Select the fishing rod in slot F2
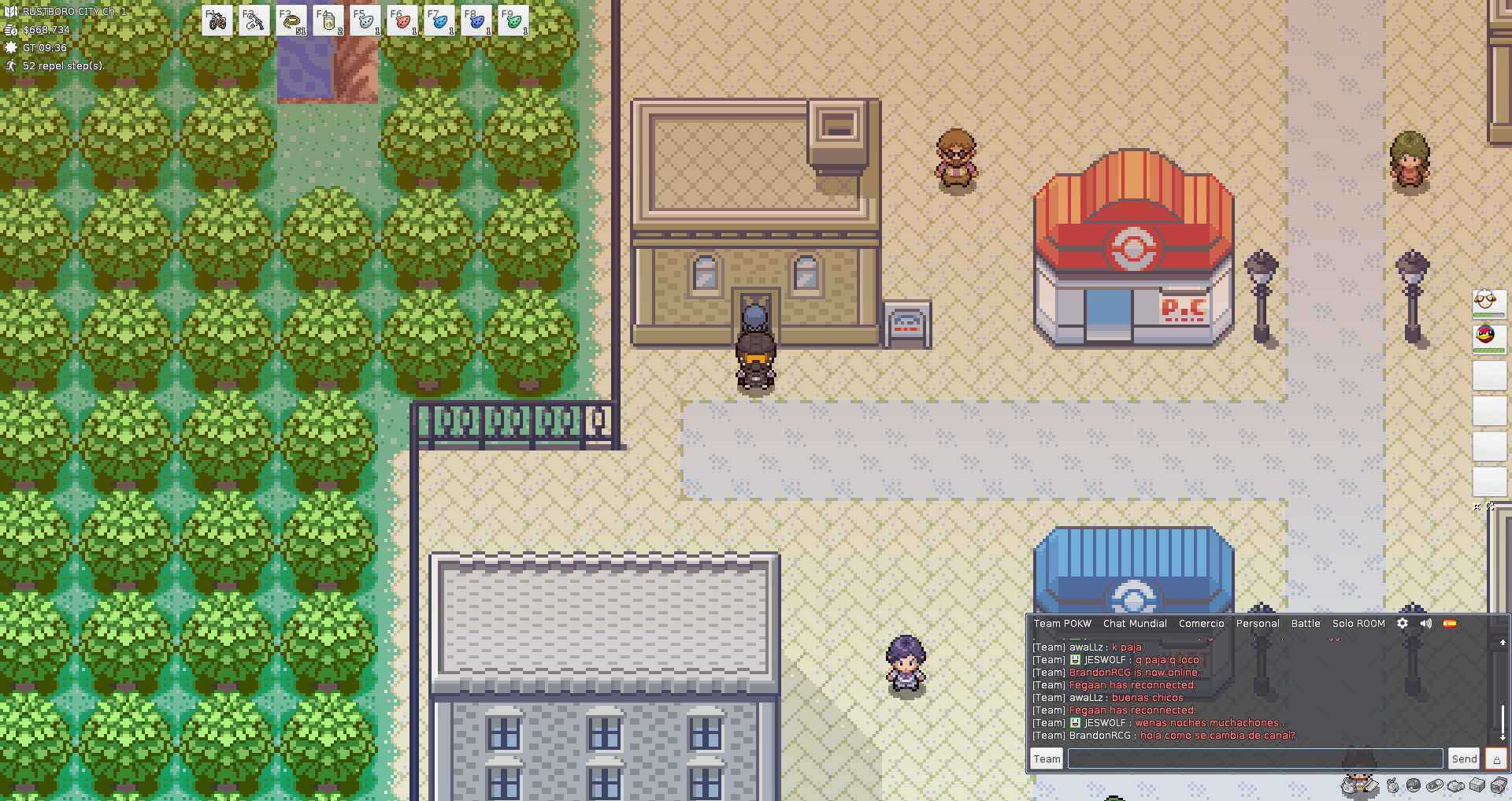Viewport: 1512px width, 801px height. click(x=254, y=21)
